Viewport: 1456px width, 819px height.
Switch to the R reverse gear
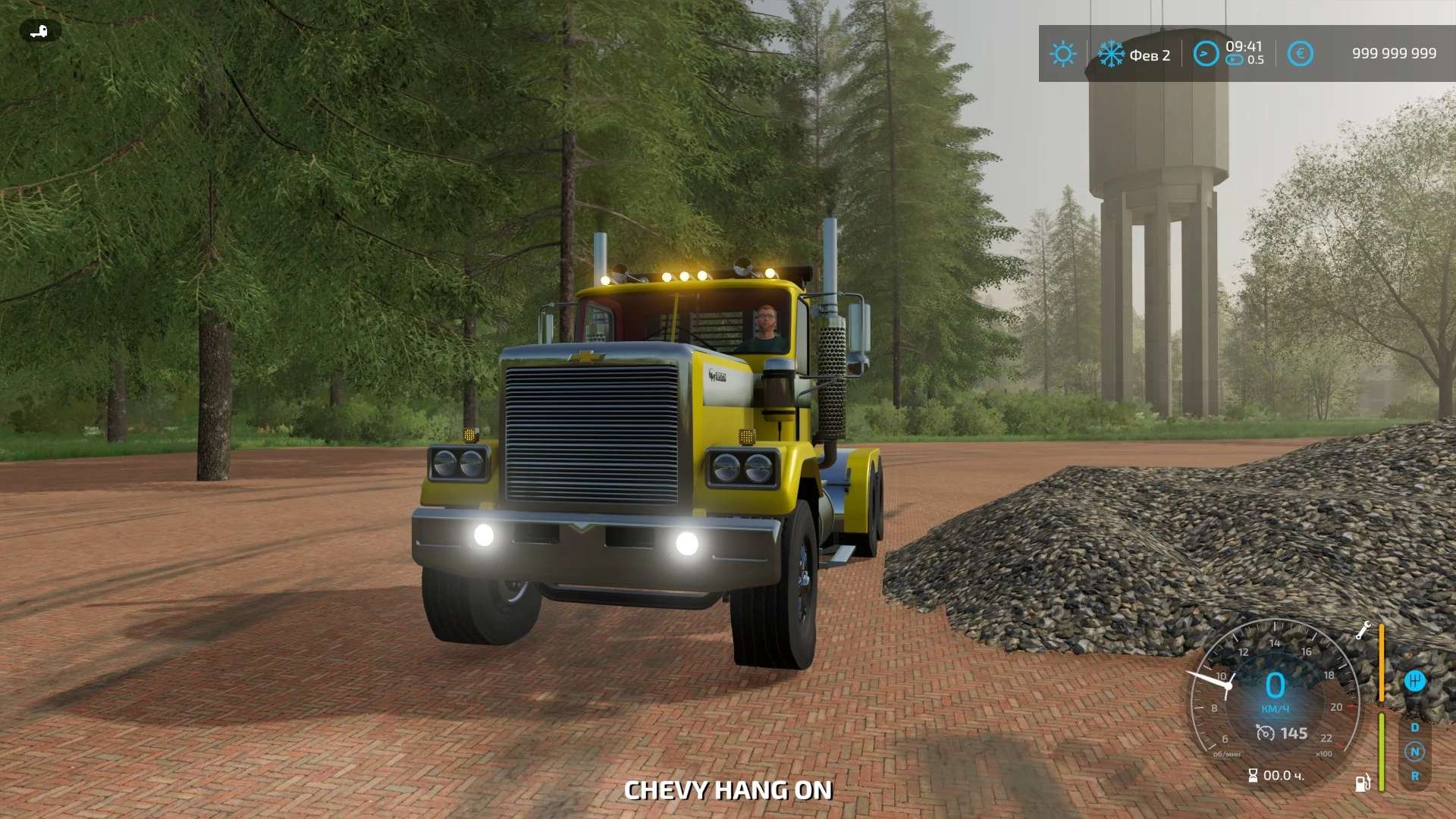click(1414, 776)
